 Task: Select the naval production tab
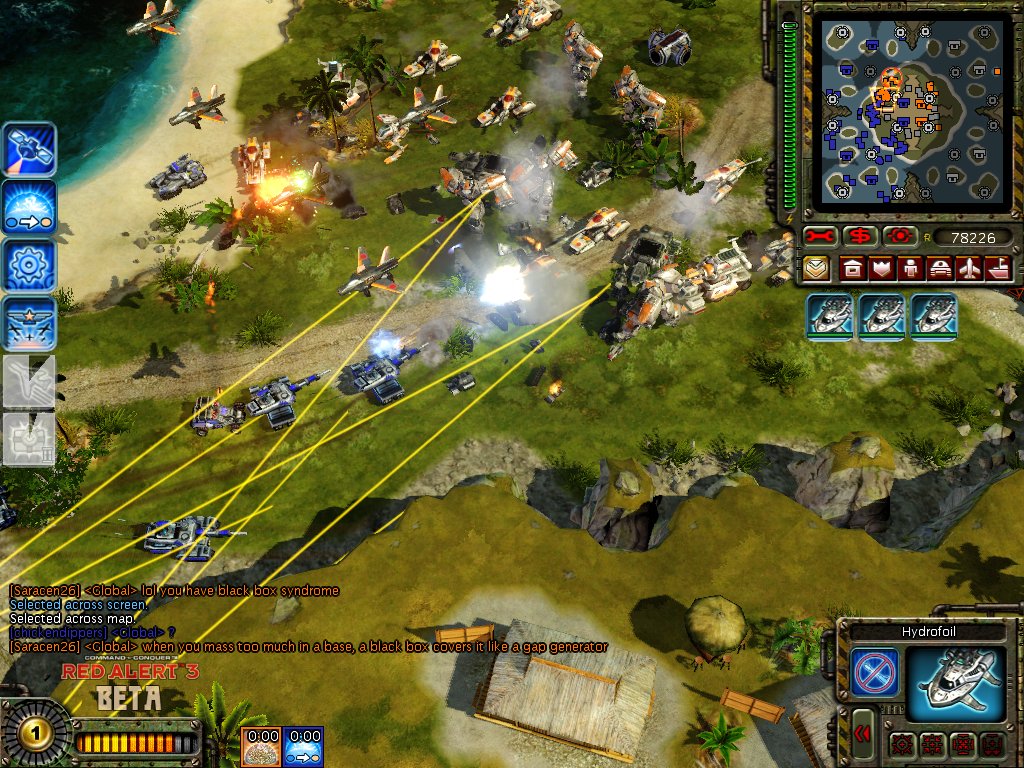click(999, 268)
